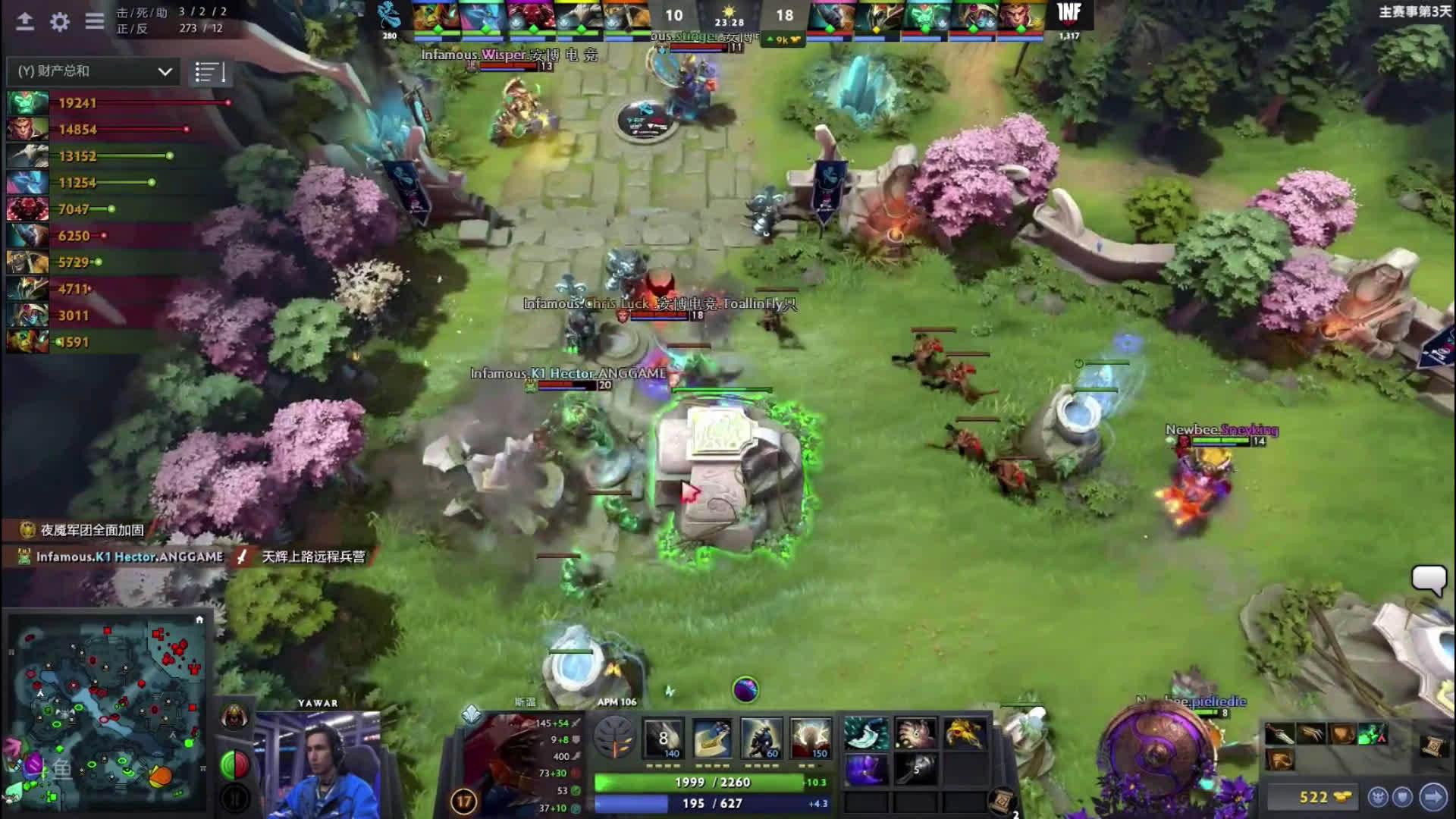Viewport: 1456px width, 819px height.
Task: Click the upload arrow icon
Action: coord(25,21)
